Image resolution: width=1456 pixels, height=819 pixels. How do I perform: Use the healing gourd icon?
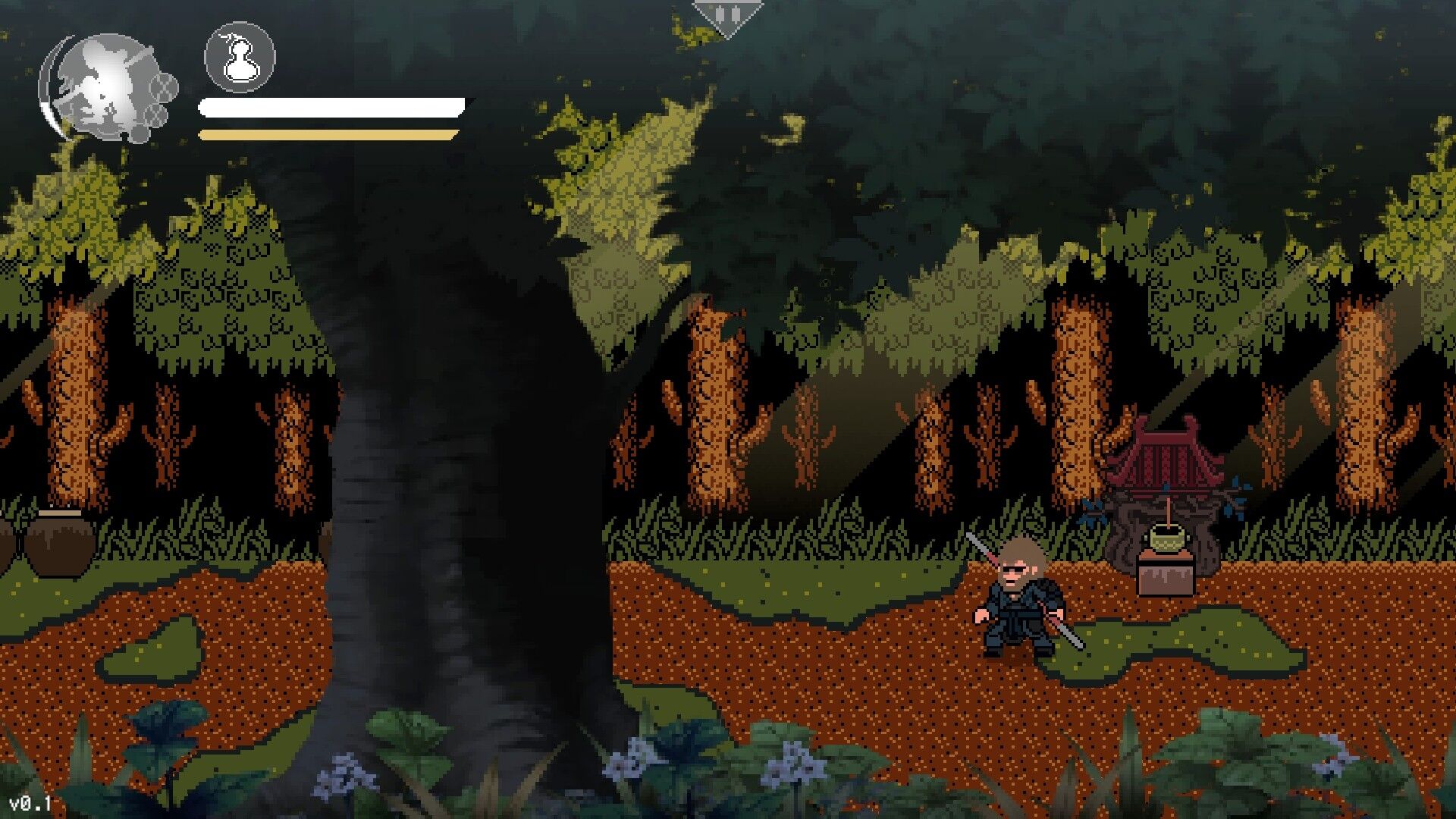point(240,57)
